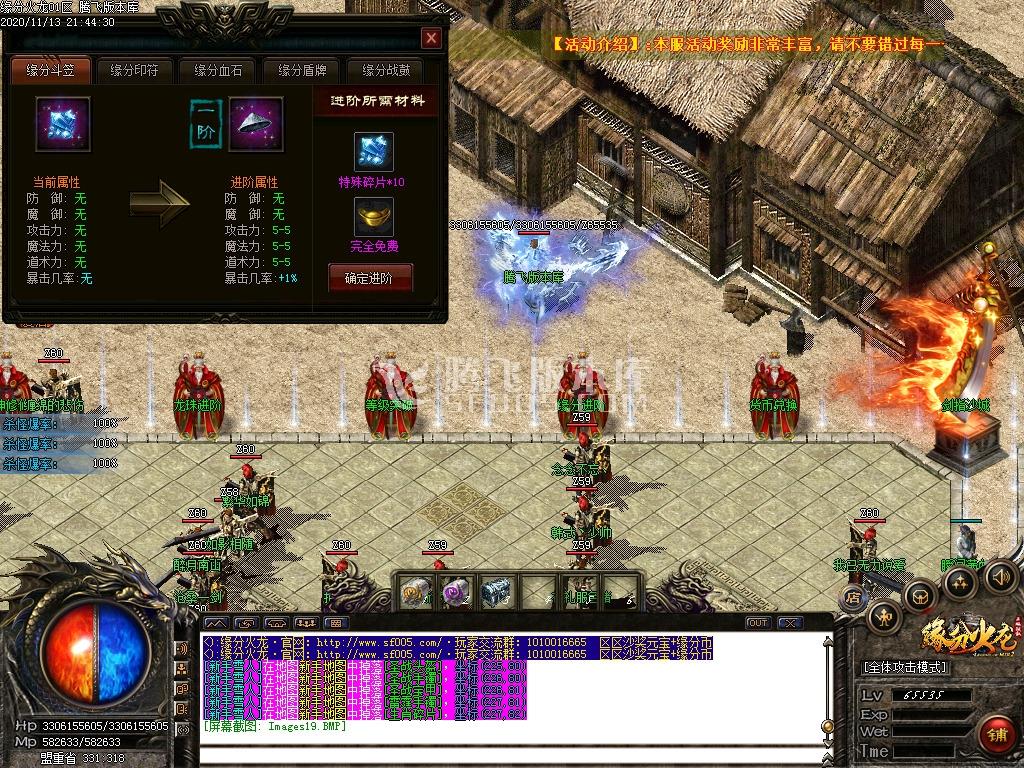Select the 缘分盾牌 tab
1024x768 pixels.
pos(302,71)
